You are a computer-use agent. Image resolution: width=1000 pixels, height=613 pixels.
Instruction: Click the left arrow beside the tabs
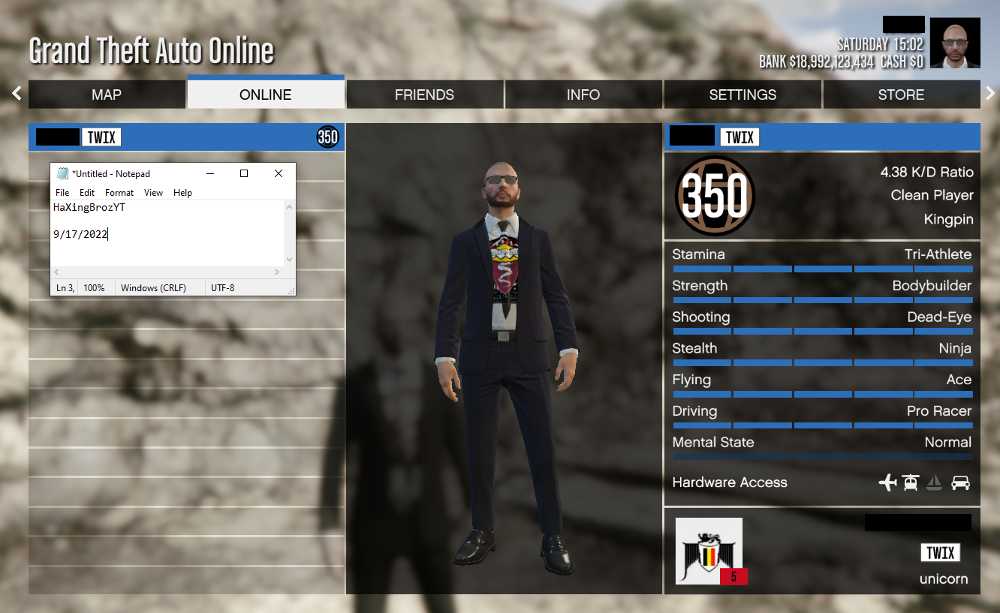16,93
